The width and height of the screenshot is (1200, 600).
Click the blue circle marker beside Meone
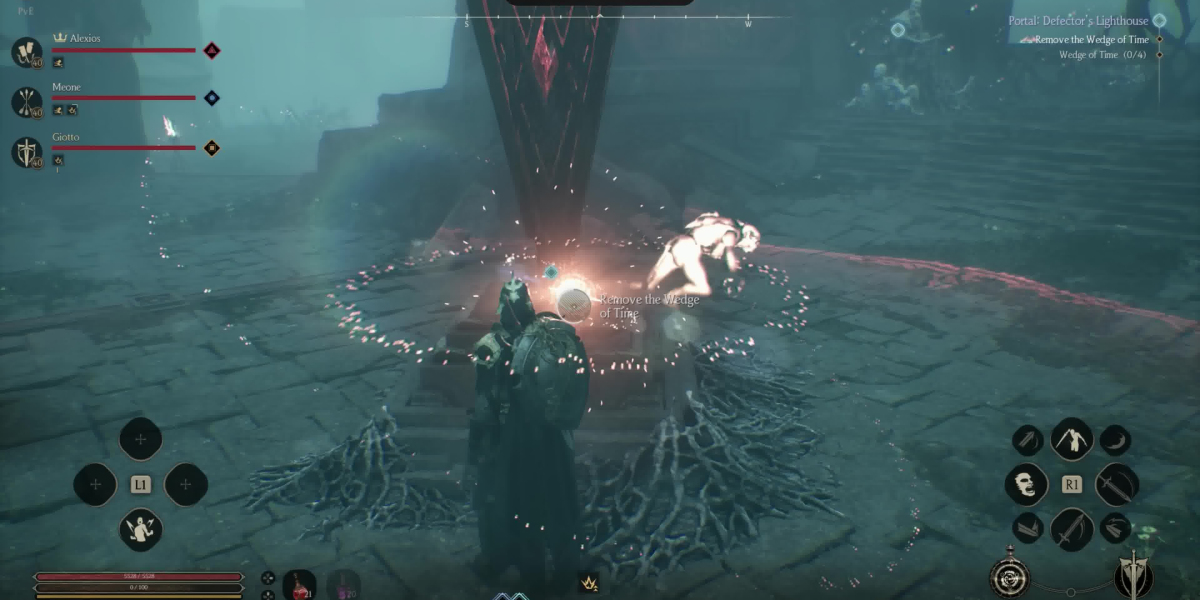pos(211,98)
